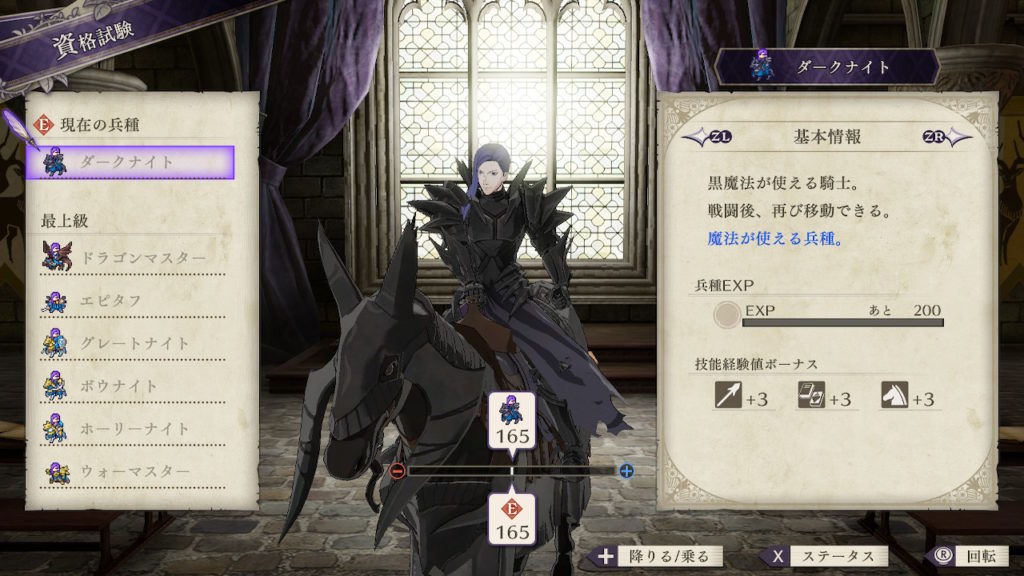Choose the ドラゴンマスター class
Image resolution: width=1024 pixels, height=576 pixels.
coord(133,258)
